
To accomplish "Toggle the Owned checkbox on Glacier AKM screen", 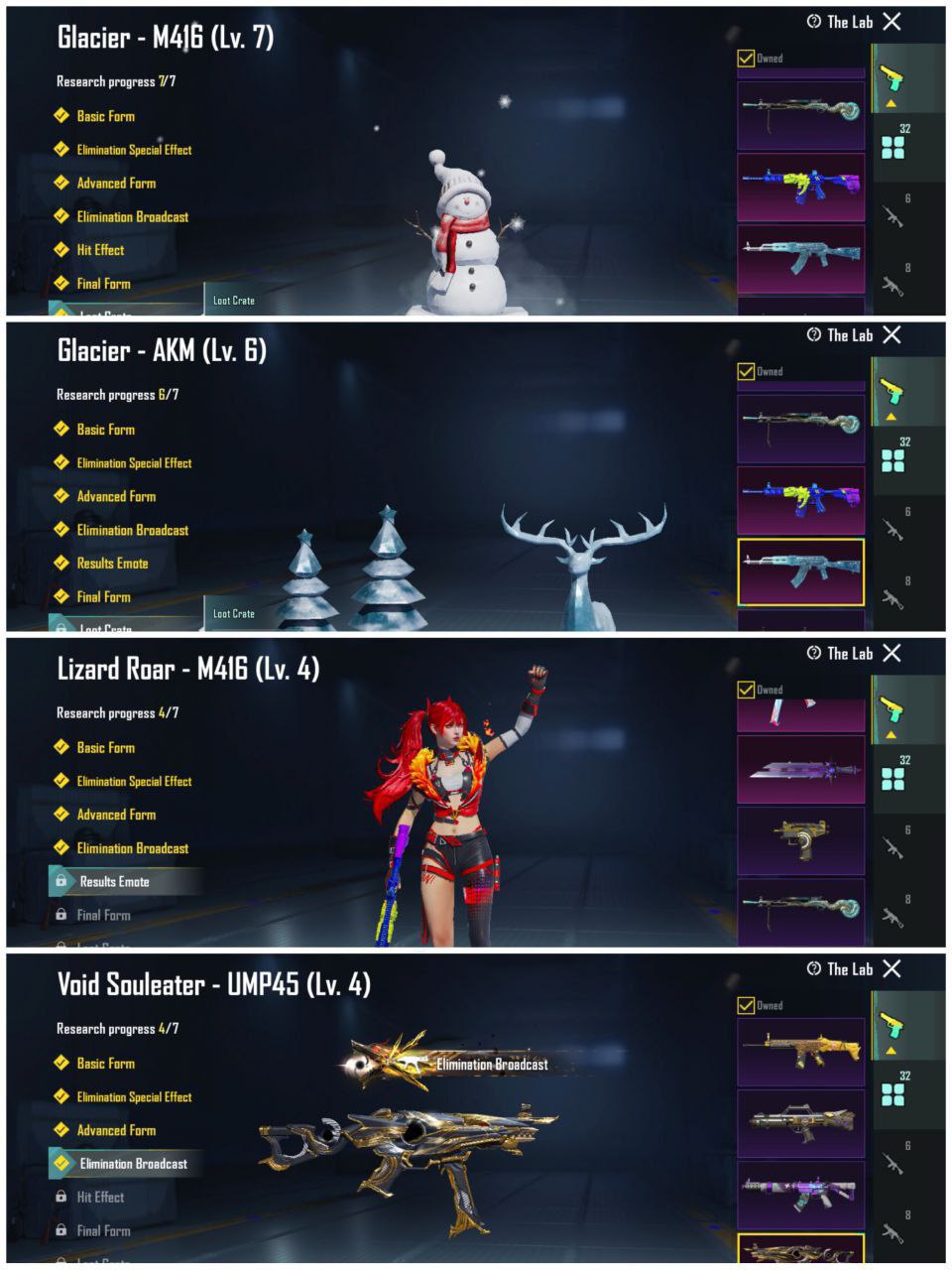I will point(746,372).
